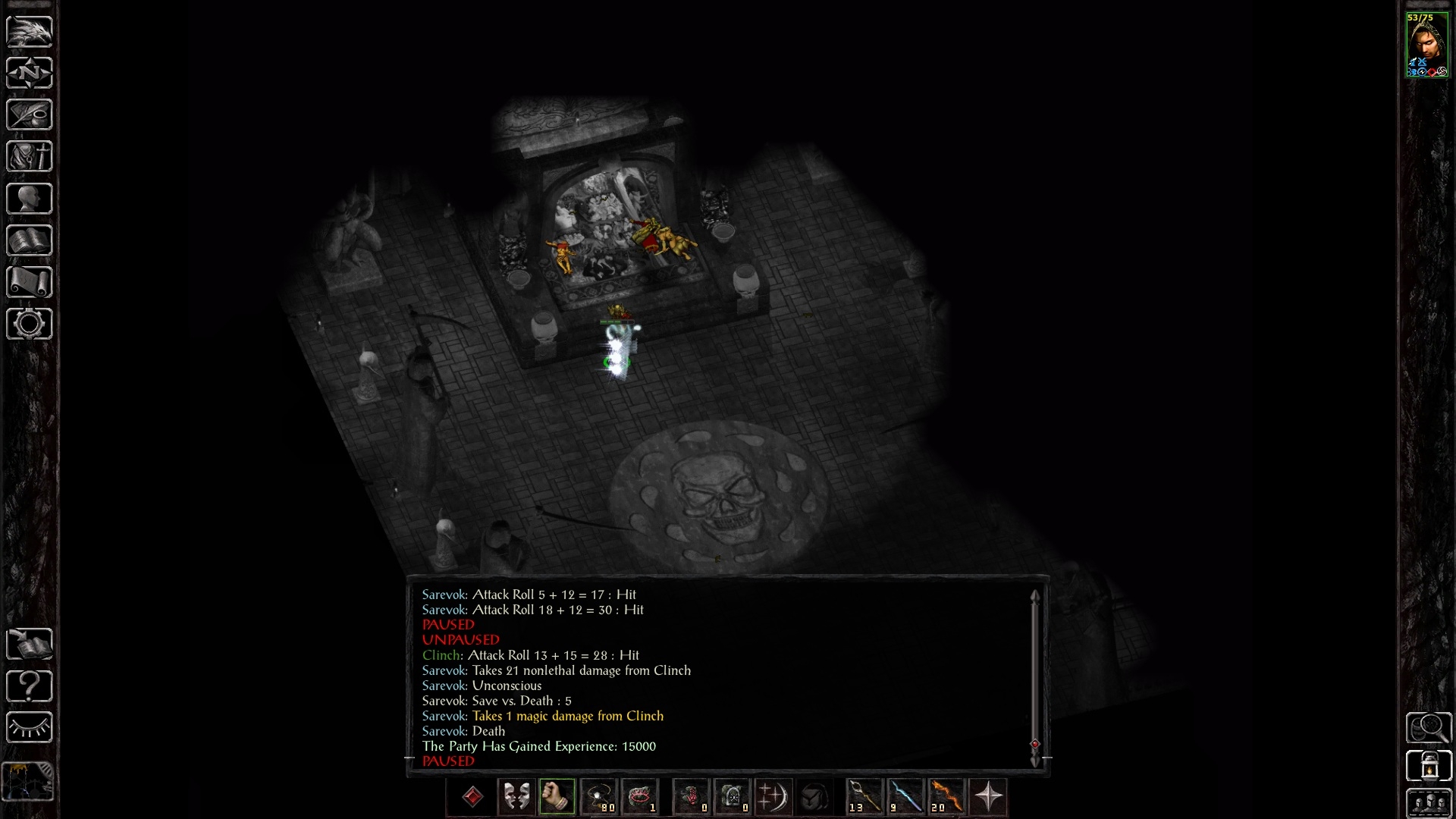The height and width of the screenshot is (819, 1456).
Task: Show the character record with the head icon
Action: (x=30, y=199)
